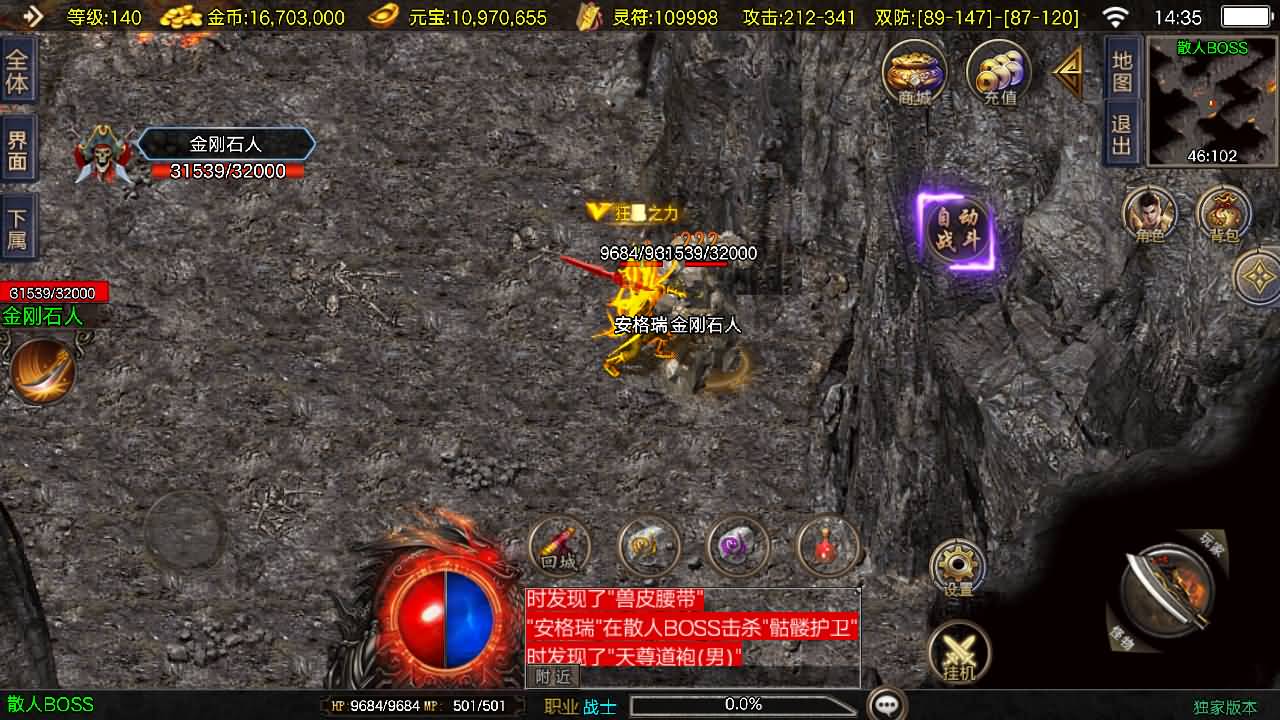Open the 设置 settings gear
The height and width of the screenshot is (720, 1280).
(958, 569)
